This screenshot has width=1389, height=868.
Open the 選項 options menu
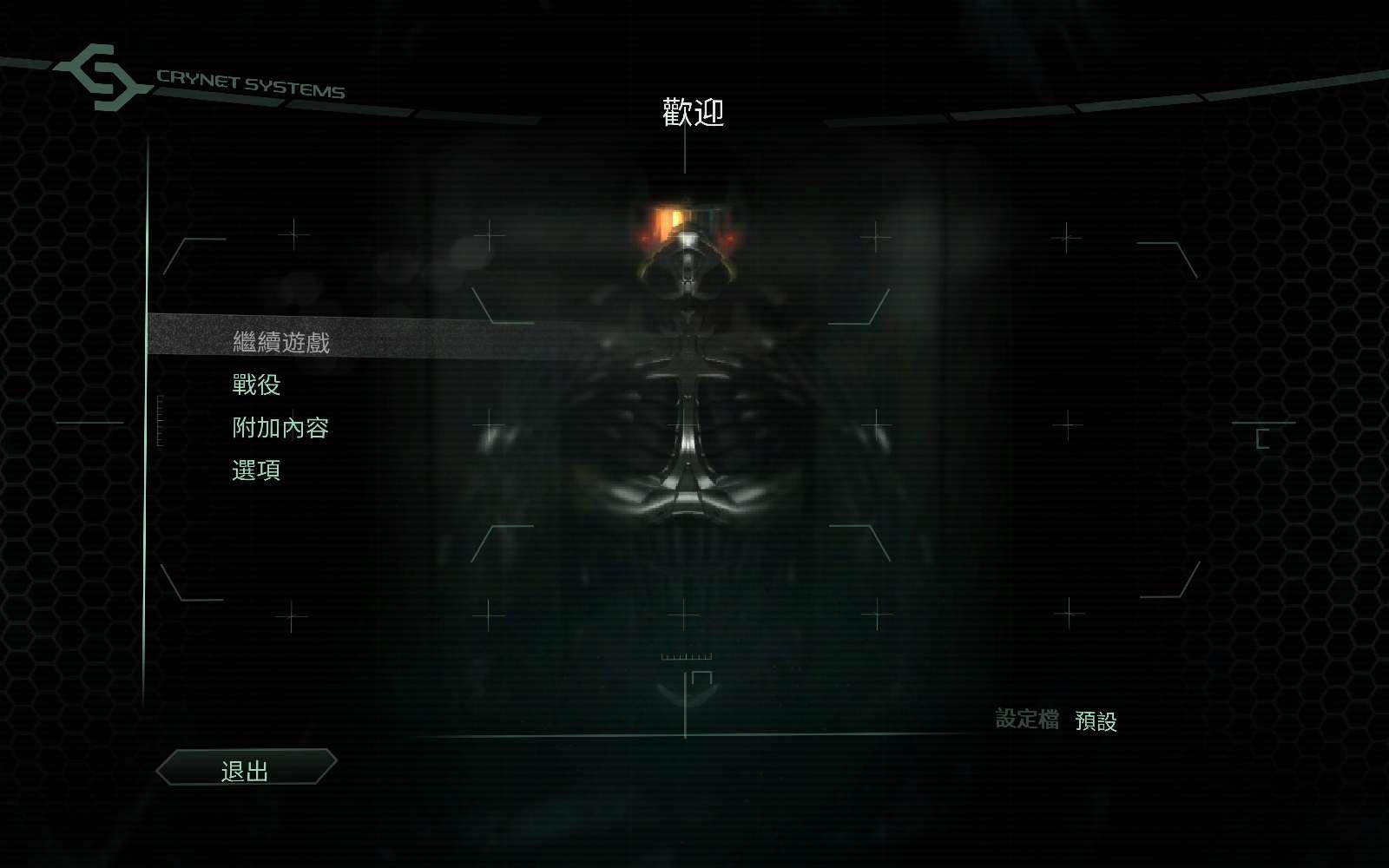256,470
